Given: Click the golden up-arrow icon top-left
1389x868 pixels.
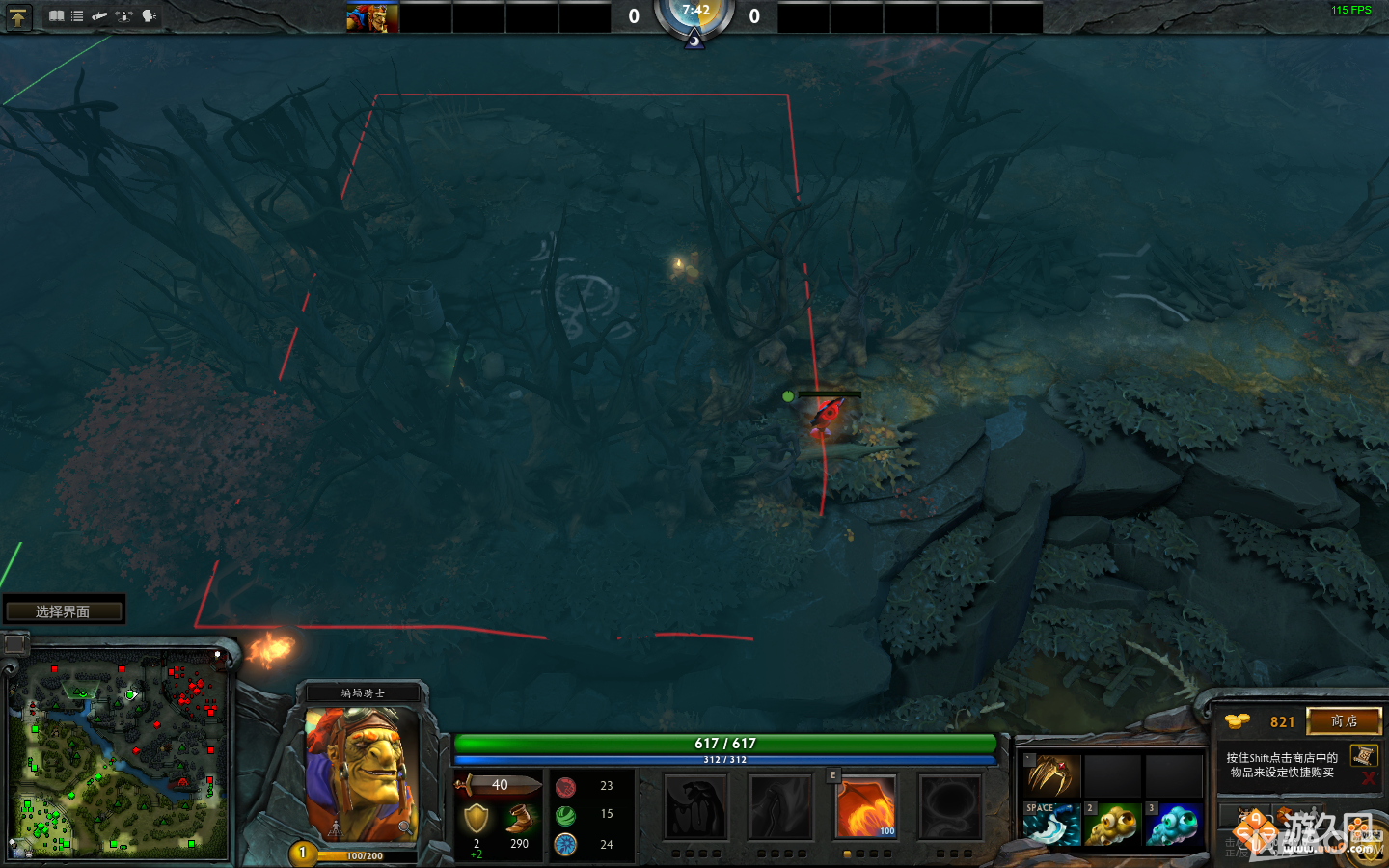Looking at the screenshot, I should [19, 16].
